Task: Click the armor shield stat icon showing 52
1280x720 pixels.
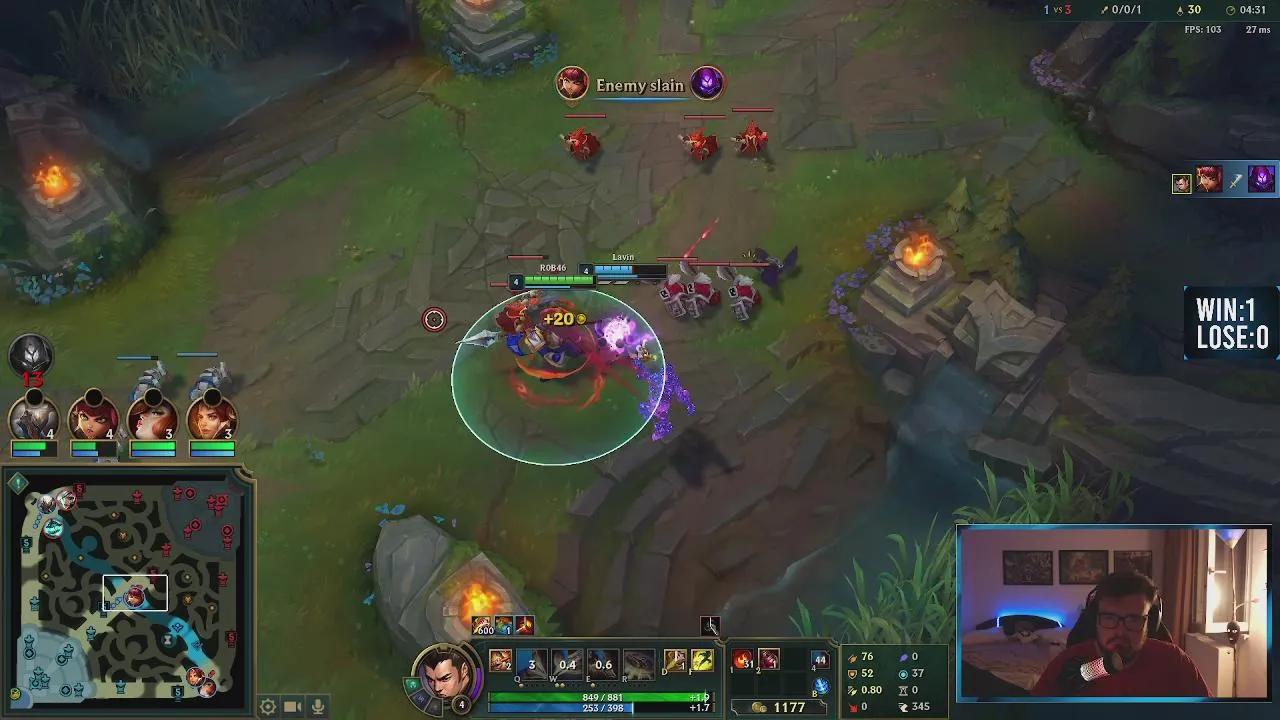Action: coord(852,673)
